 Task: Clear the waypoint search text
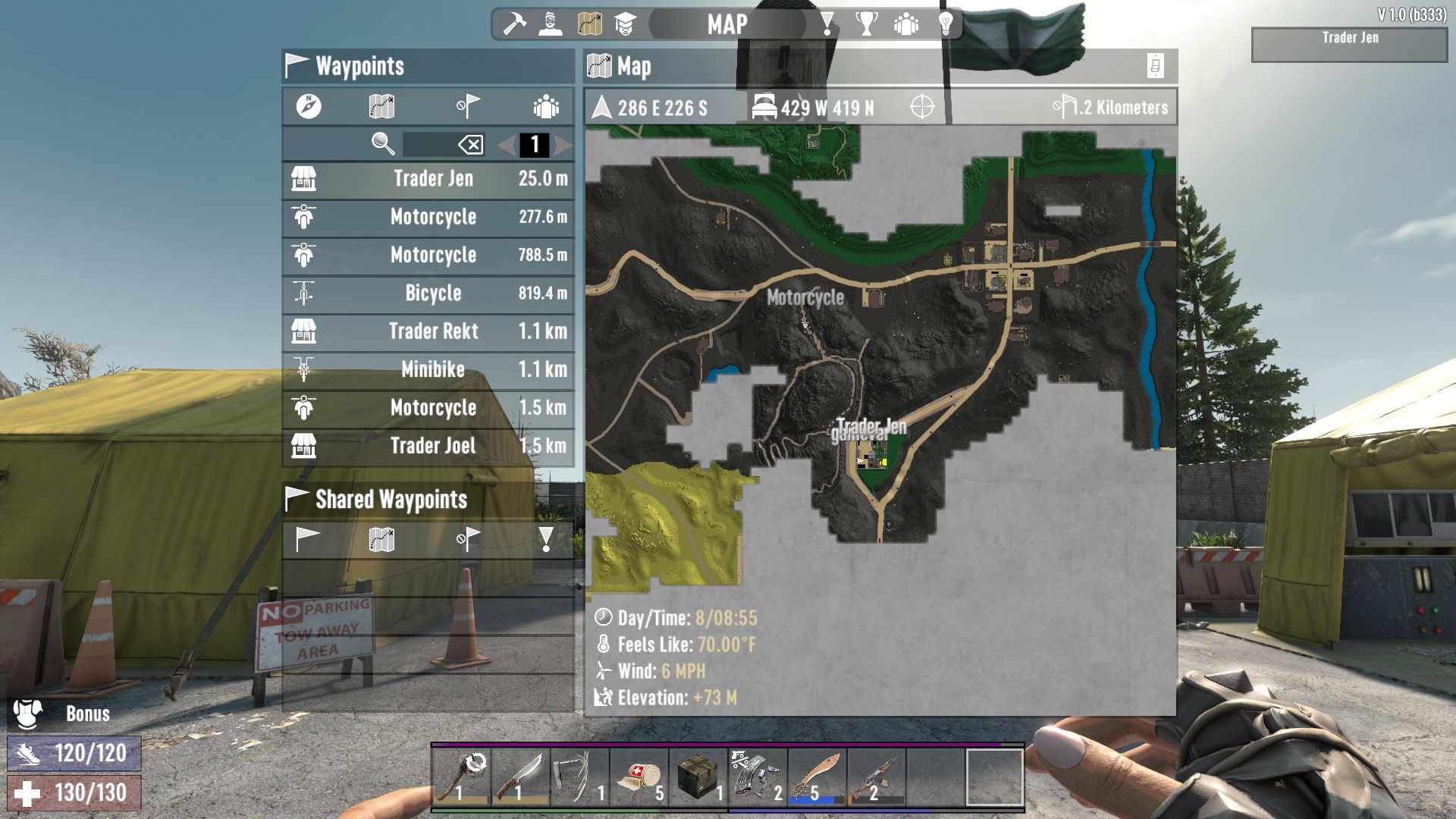[471, 144]
